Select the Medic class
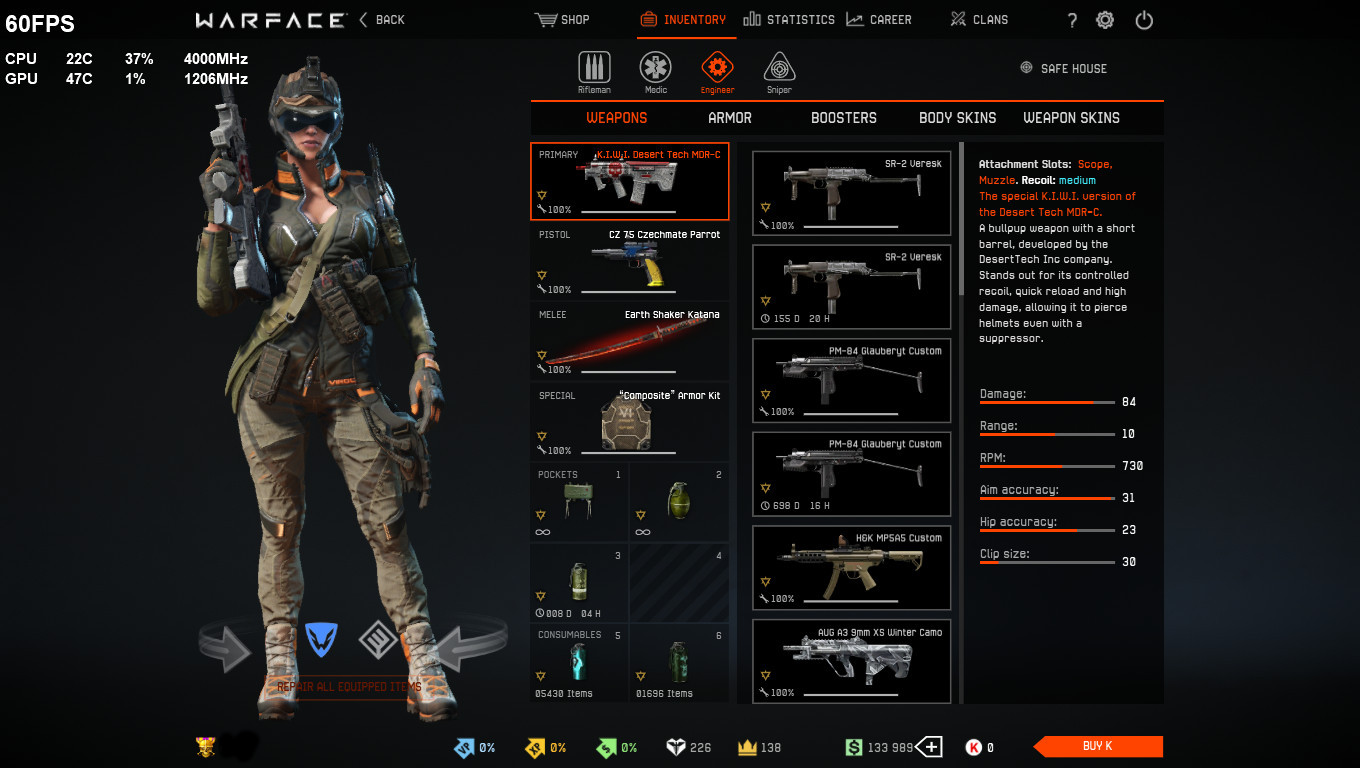This screenshot has width=1360, height=768. coord(655,71)
